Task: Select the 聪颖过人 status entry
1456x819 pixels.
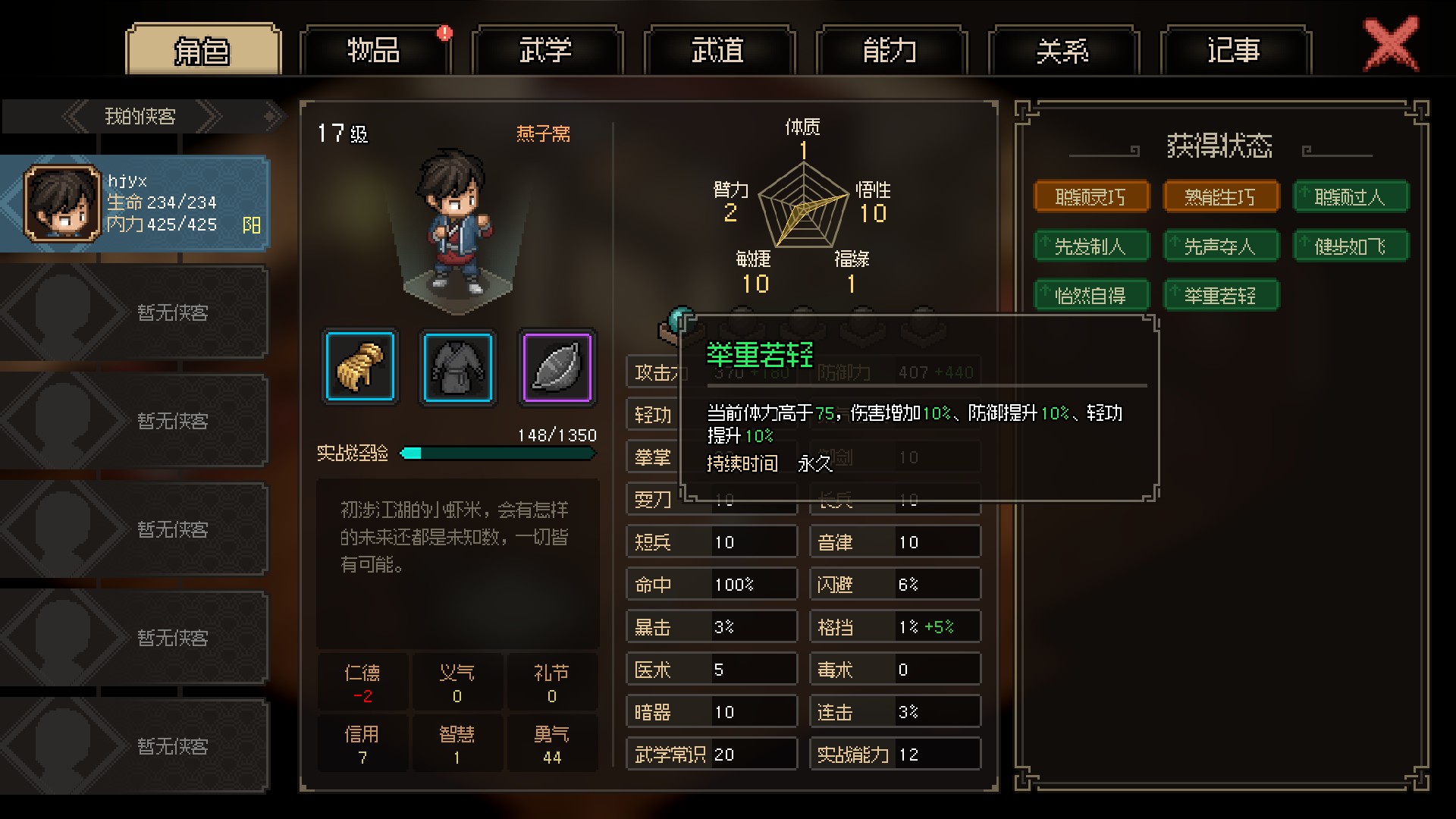Action: click(1351, 196)
